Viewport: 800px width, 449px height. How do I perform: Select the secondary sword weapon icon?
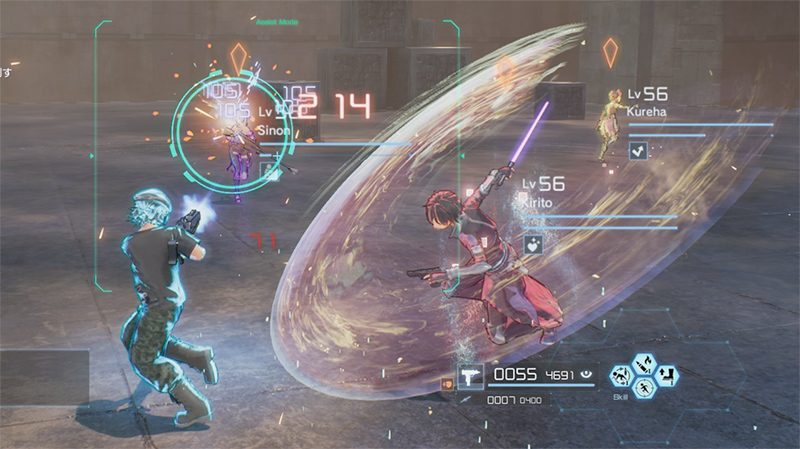click(x=466, y=399)
